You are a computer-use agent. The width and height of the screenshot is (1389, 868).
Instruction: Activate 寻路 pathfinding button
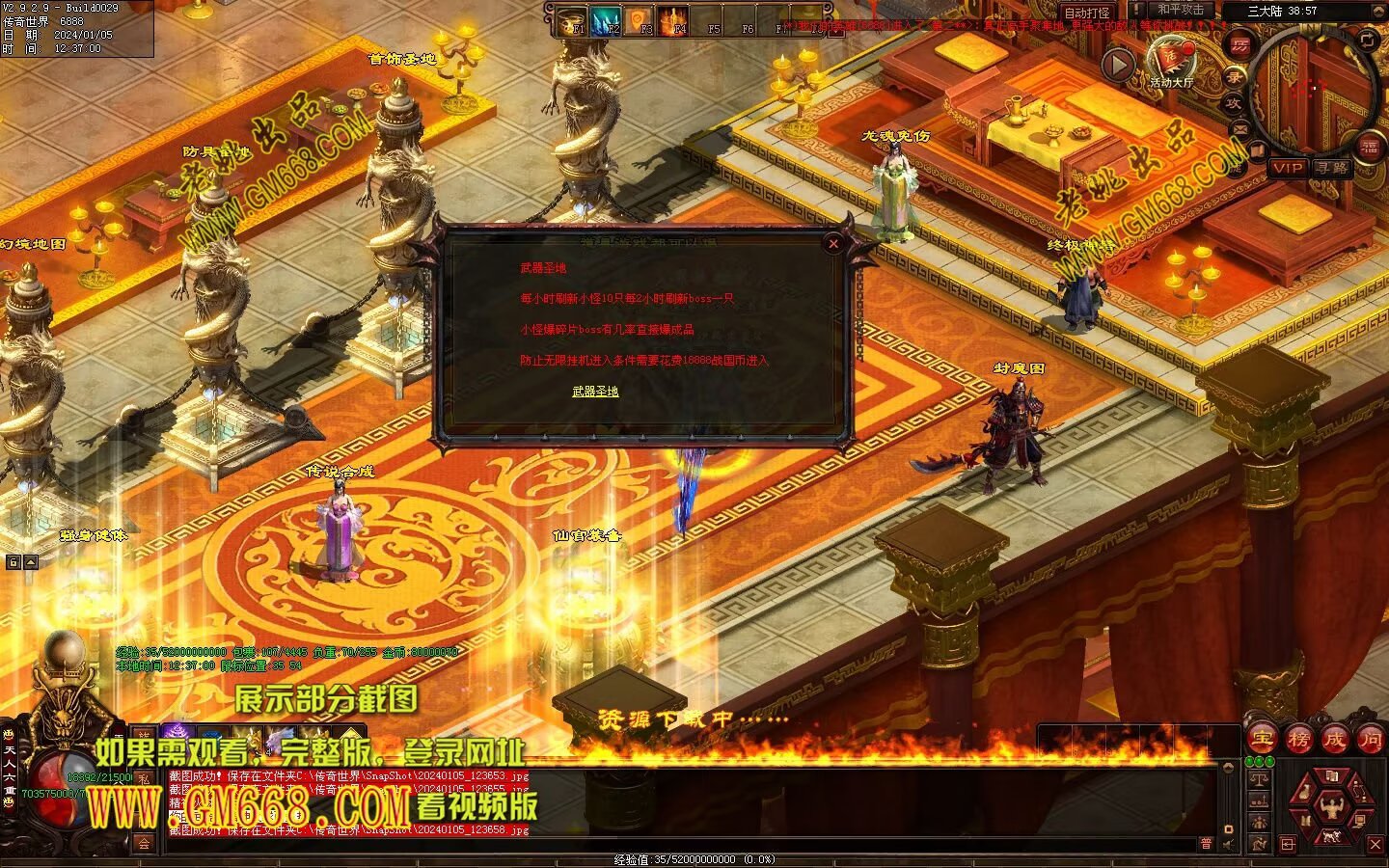click(1332, 168)
